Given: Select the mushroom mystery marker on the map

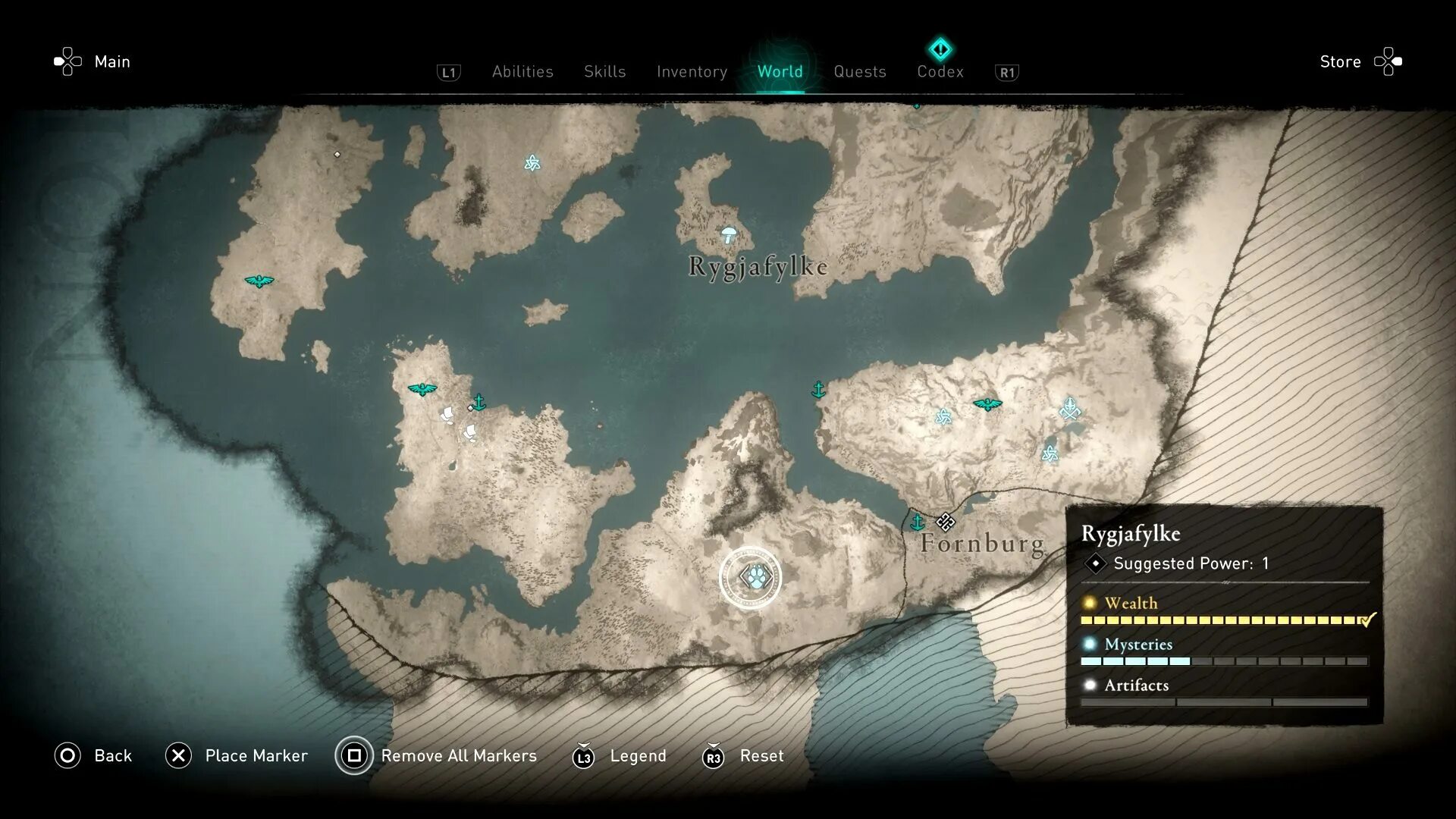Looking at the screenshot, I should tap(729, 234).
